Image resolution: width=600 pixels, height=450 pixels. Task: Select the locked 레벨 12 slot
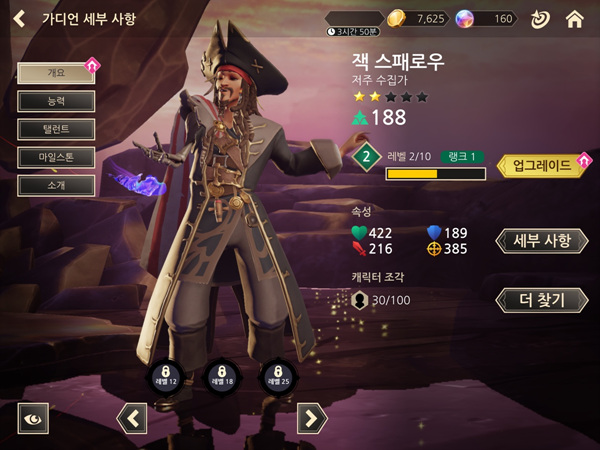click(x=165, y=376)
